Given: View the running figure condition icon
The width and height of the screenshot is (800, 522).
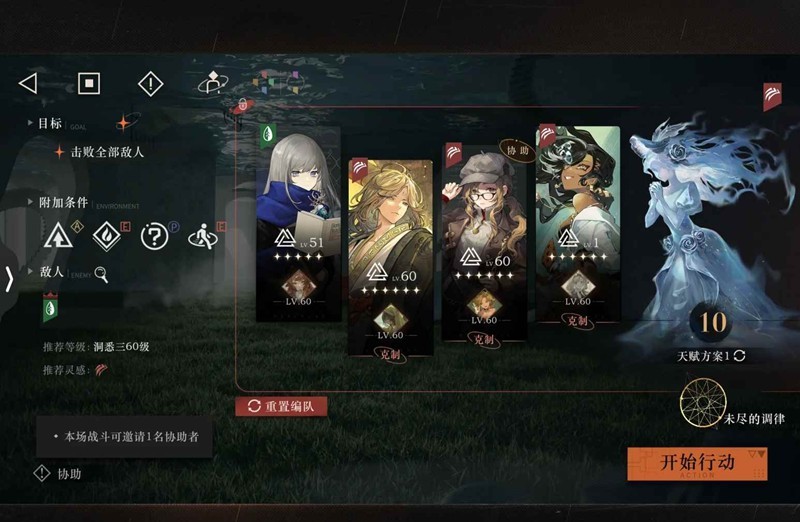Looking at the screenshot, I should pos(202,236).
